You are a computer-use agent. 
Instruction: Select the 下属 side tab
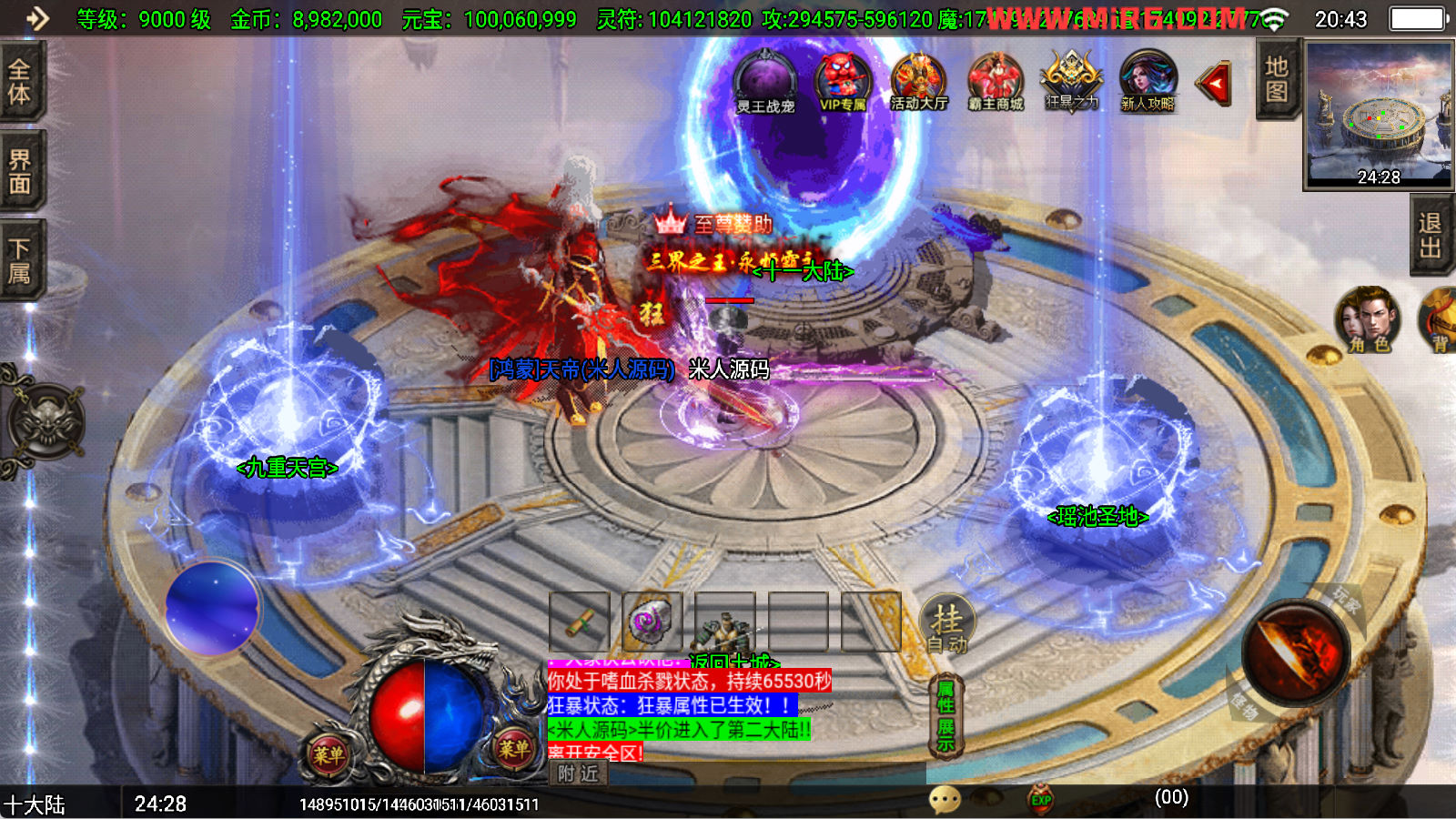(20, 261)
